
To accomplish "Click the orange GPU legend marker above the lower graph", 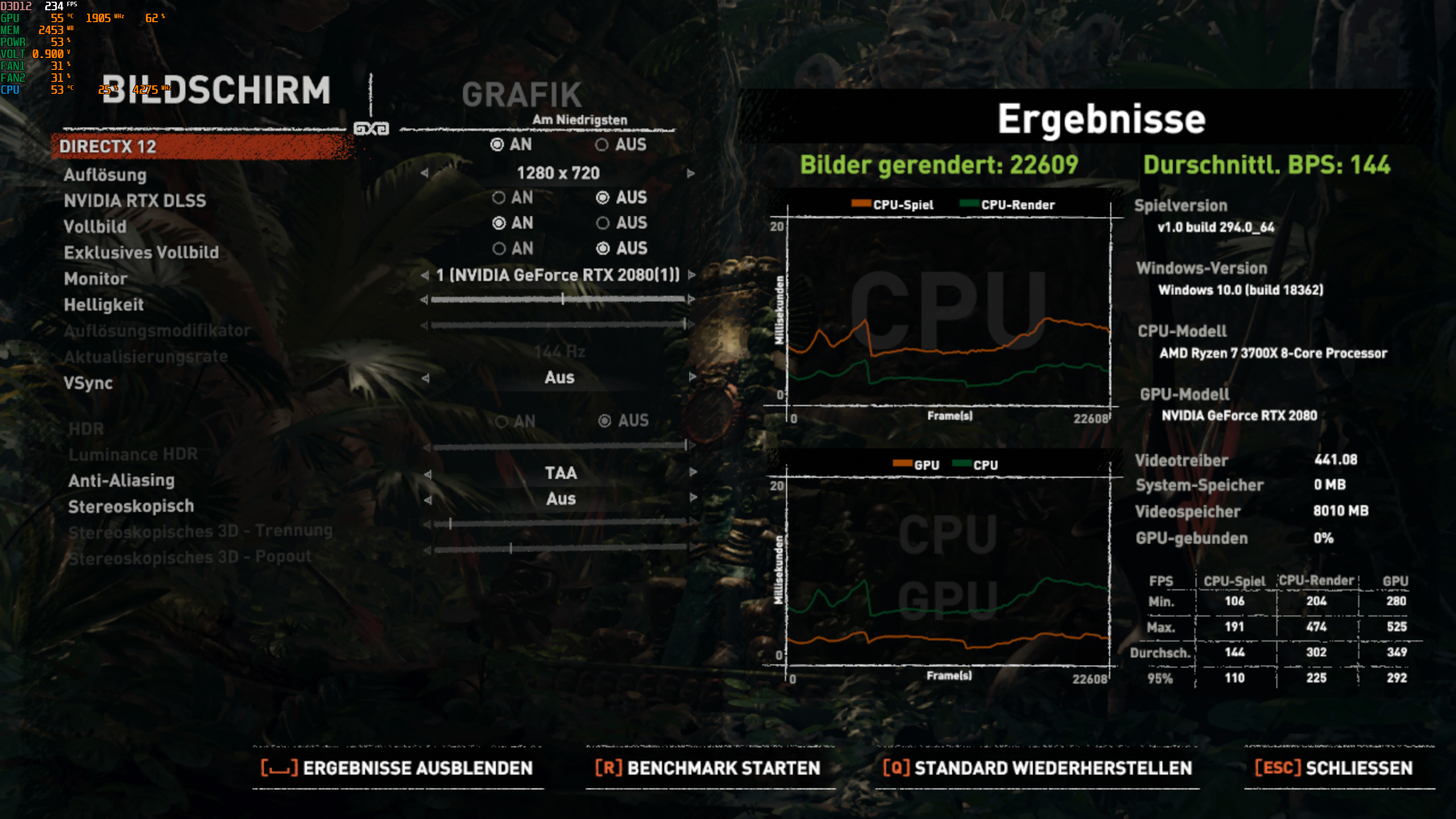I will coord(904,465).
